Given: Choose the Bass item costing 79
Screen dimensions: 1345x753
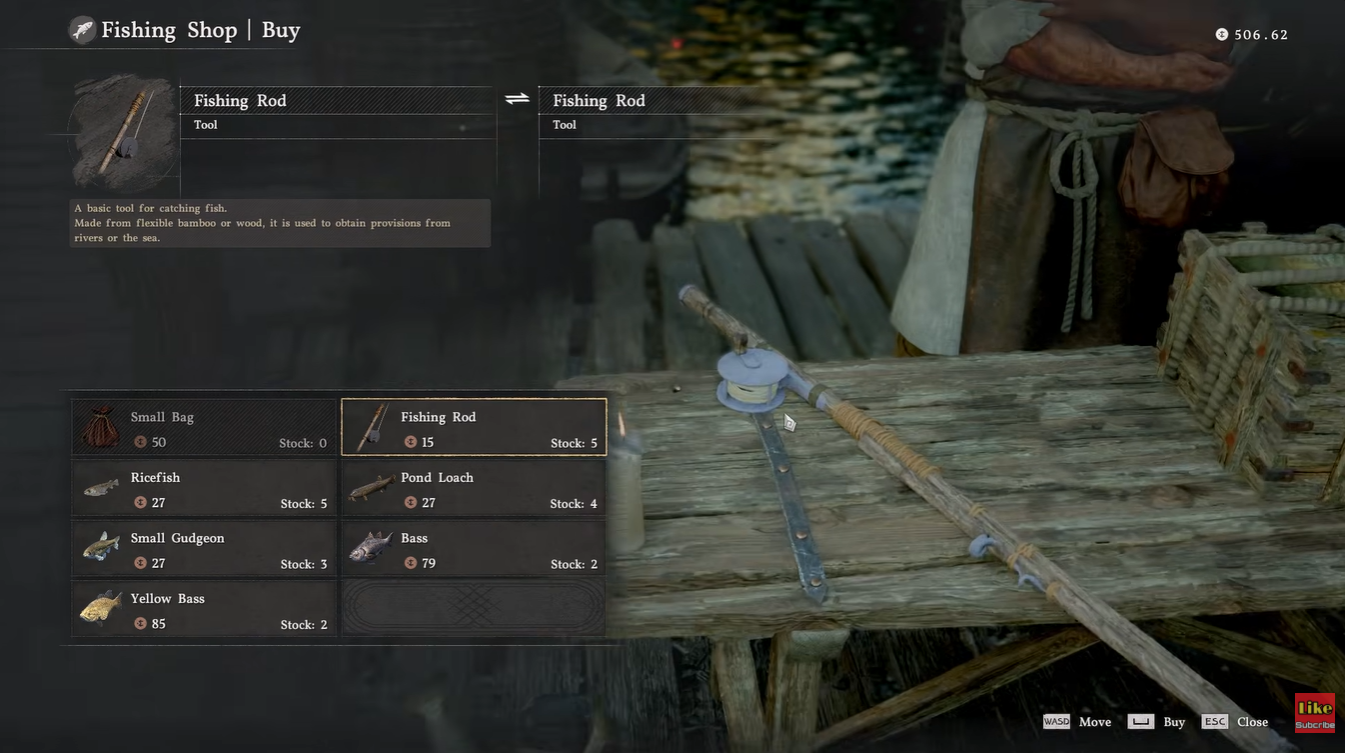Looking at the screenshot, I should coord(474,549).
